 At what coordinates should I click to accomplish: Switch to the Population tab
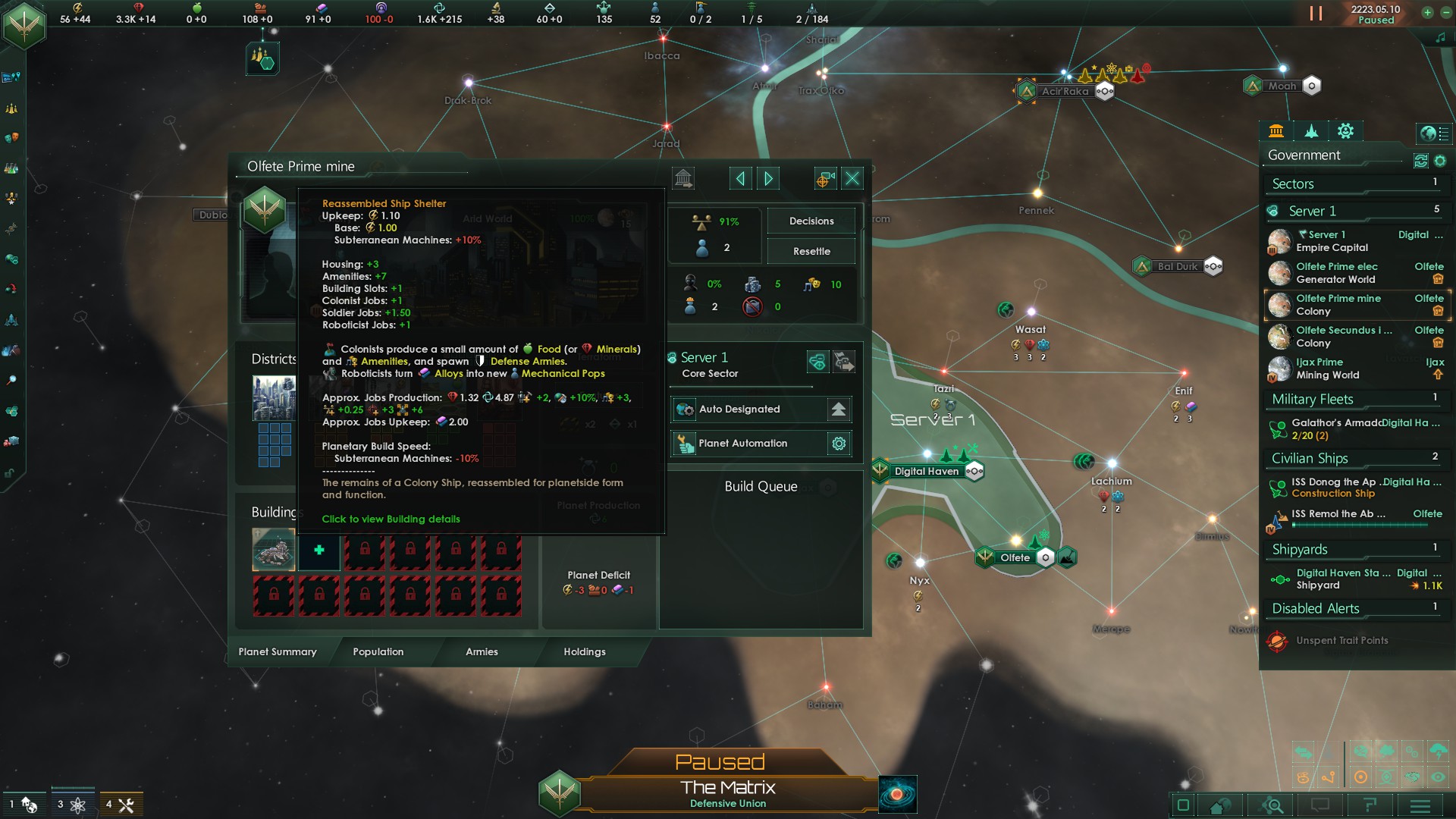click(377, 652)
